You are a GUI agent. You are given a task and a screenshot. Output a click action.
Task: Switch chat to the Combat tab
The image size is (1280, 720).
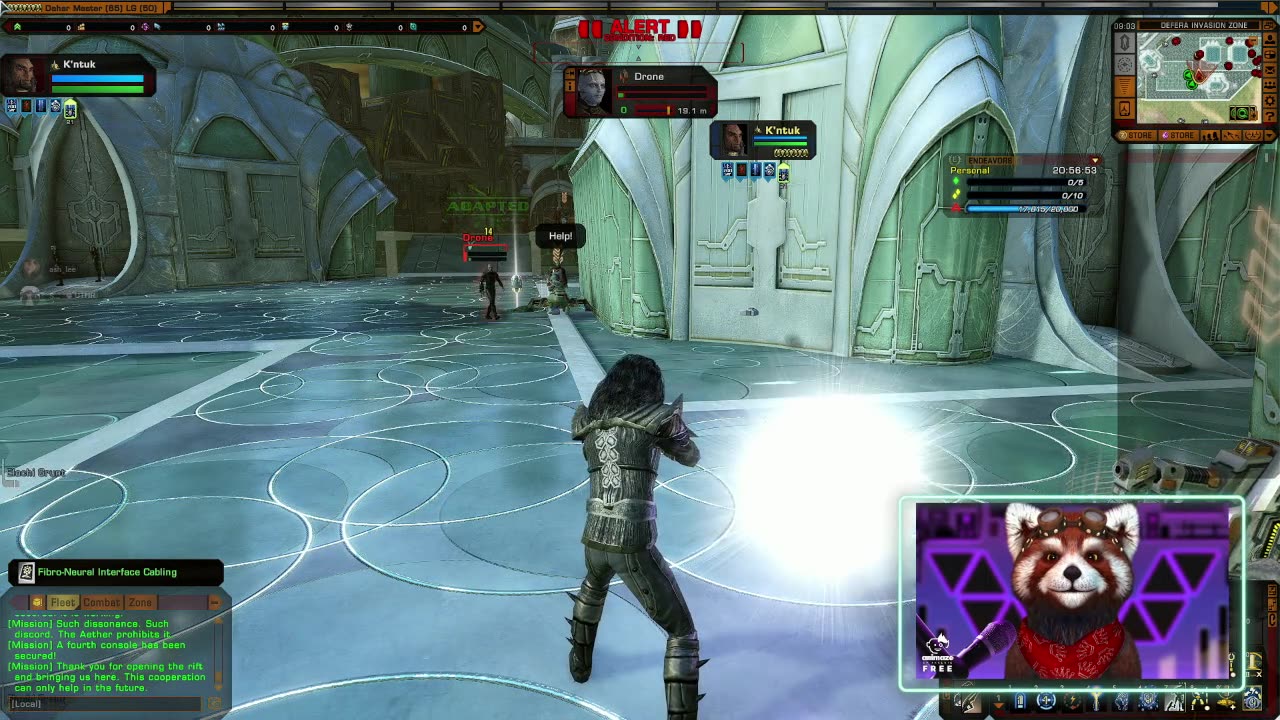(x=101, y=602)
